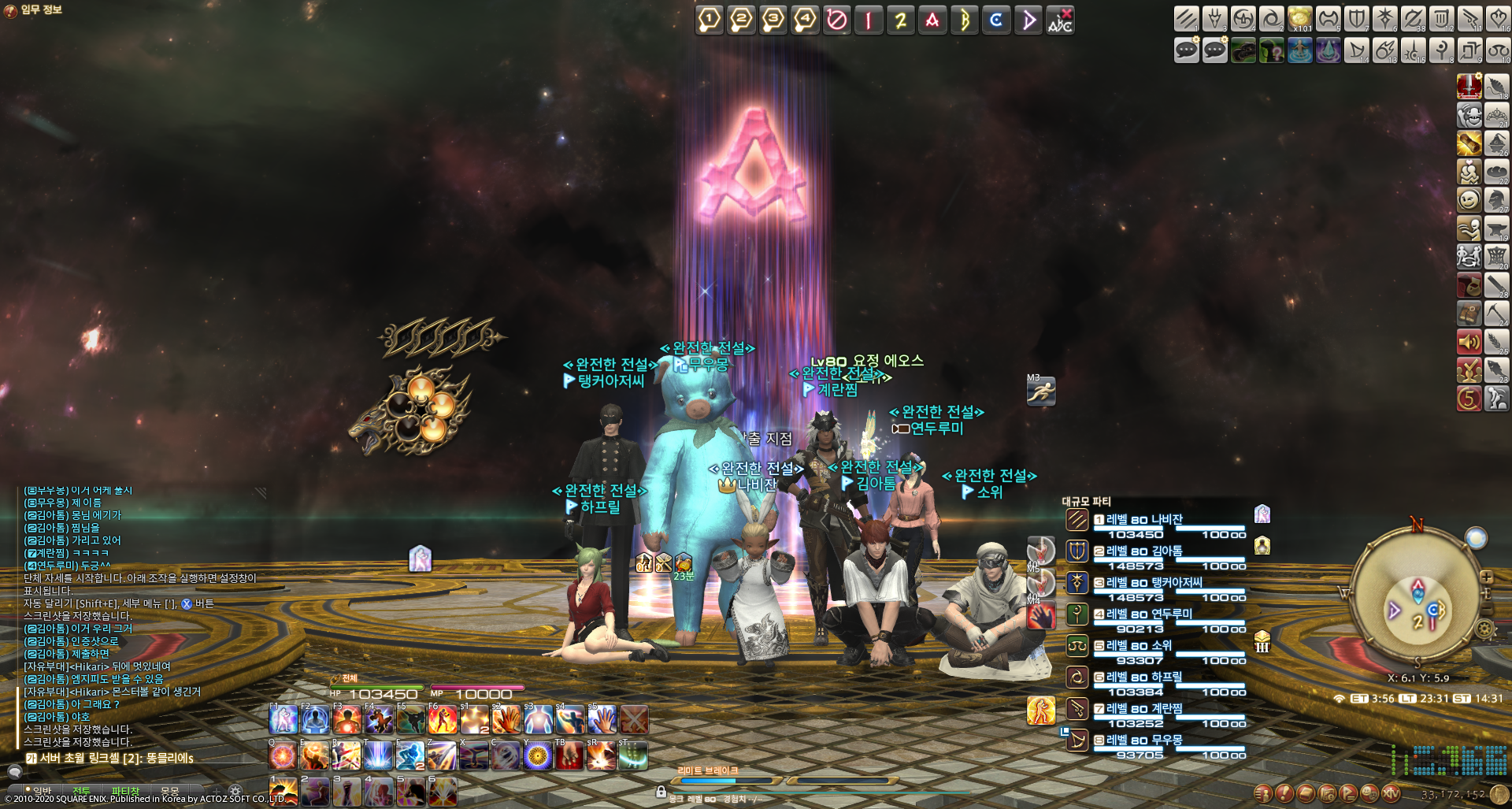
Task: Switch to the 몸몸 chat tab
Action: click(x=169, y=791)
